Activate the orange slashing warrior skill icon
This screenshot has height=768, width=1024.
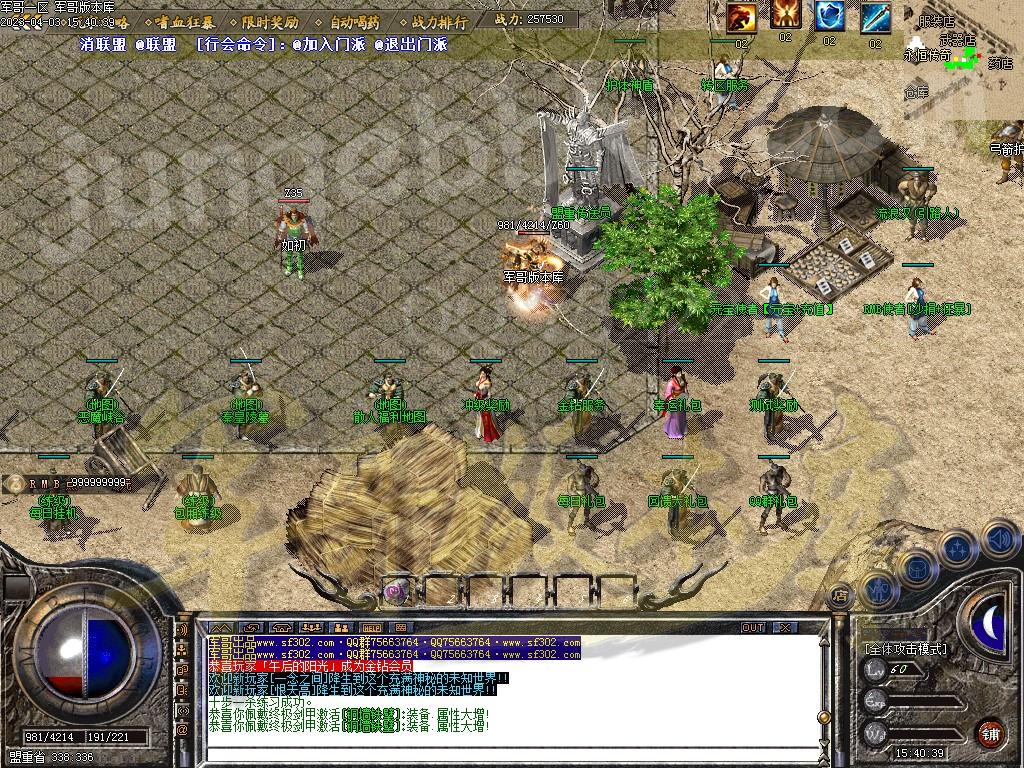(741, 17)
